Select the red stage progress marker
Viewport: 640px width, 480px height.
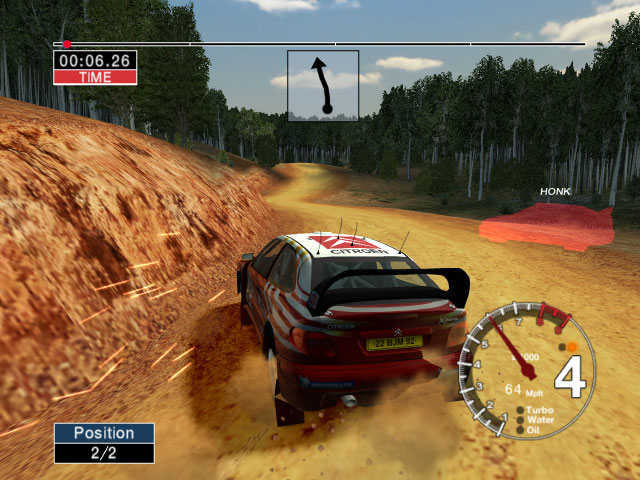67,44
